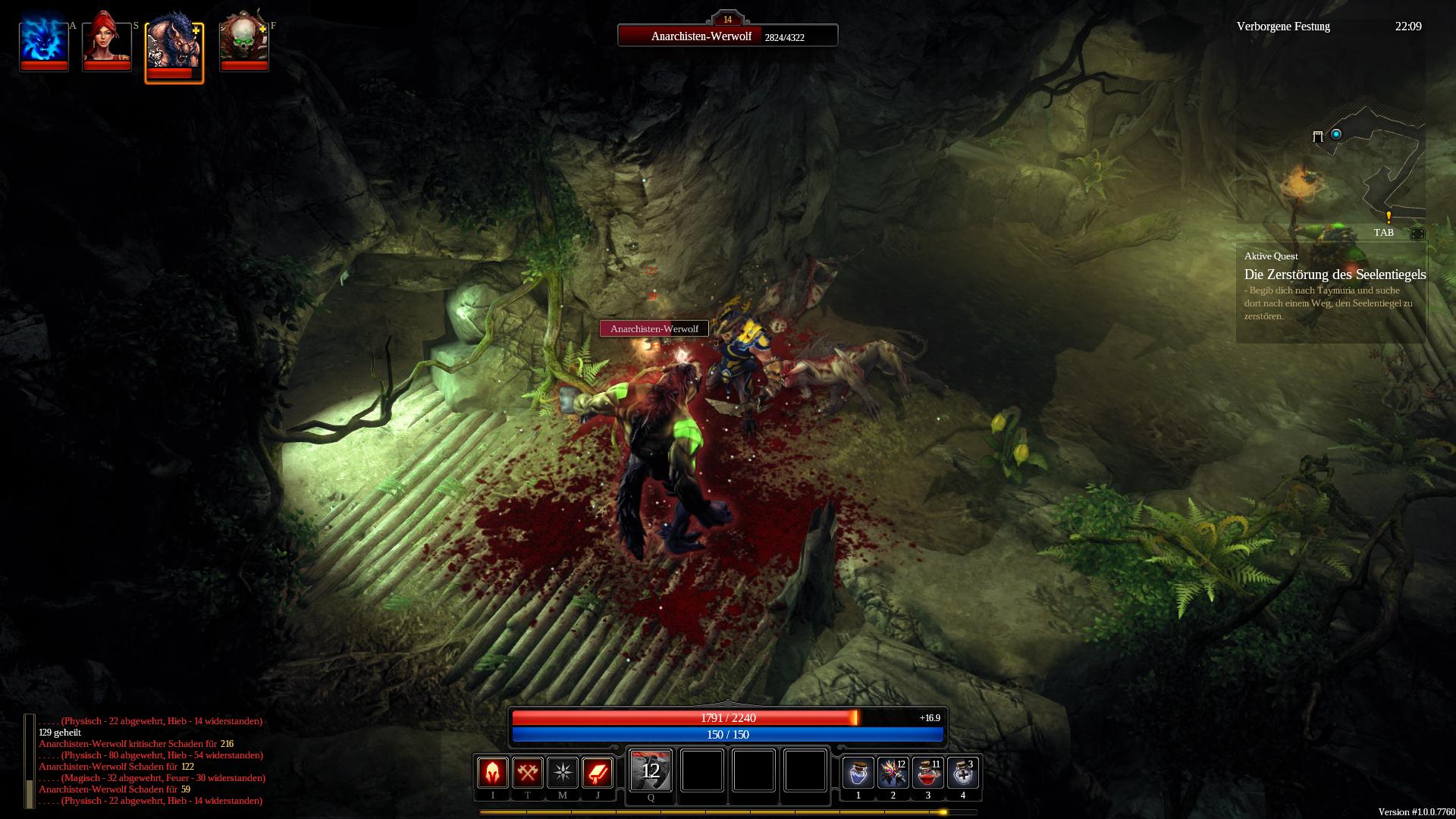Use the white cross healing flask

pyautogui.click(x=963, y=773)
